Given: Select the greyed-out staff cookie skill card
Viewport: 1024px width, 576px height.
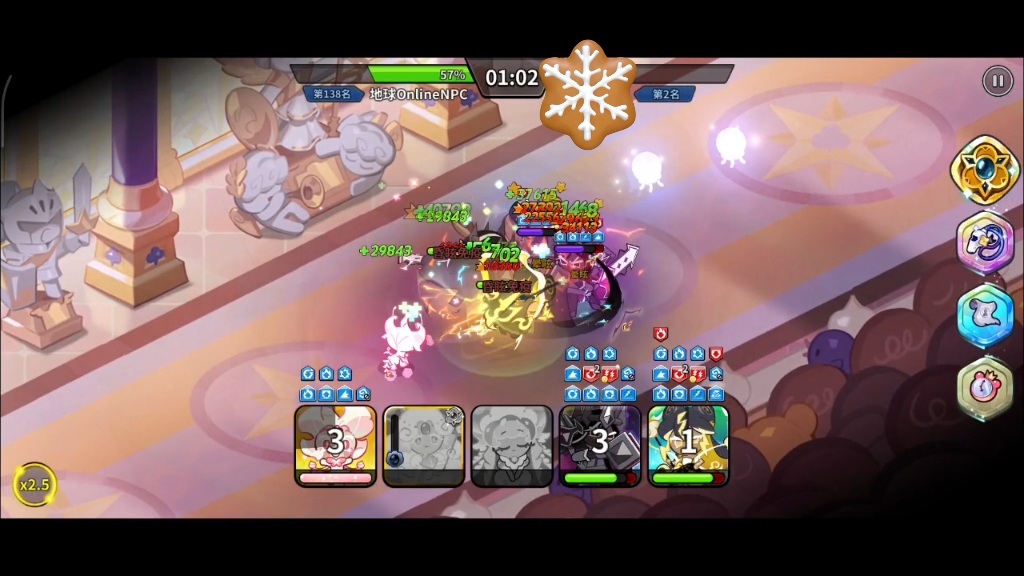Looking at the screenshot, I should click(x=424, y=444).
